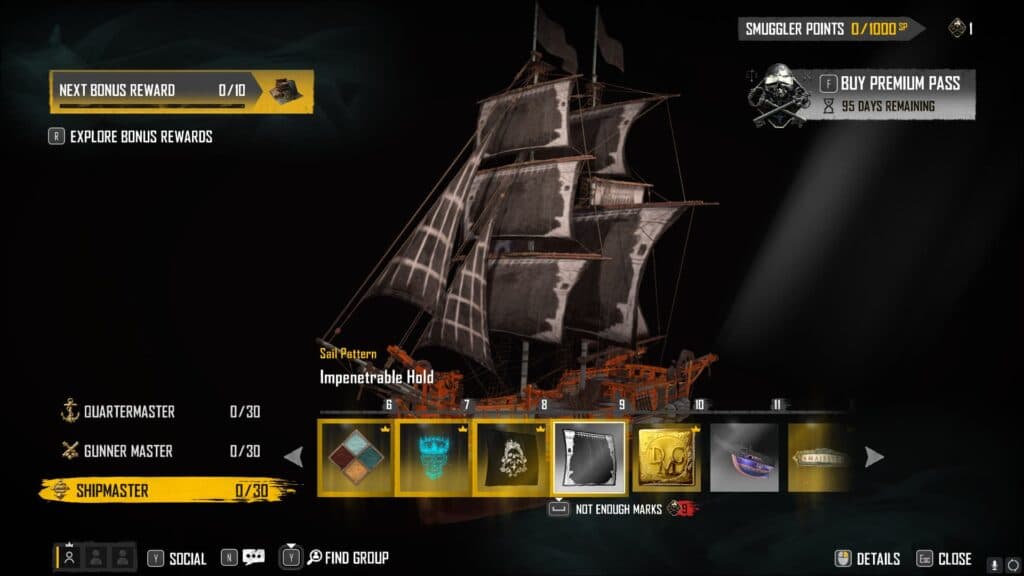Screen dimensions: 1024x576
Task: Select the four-color diamond reward tile
Action: 356,457
